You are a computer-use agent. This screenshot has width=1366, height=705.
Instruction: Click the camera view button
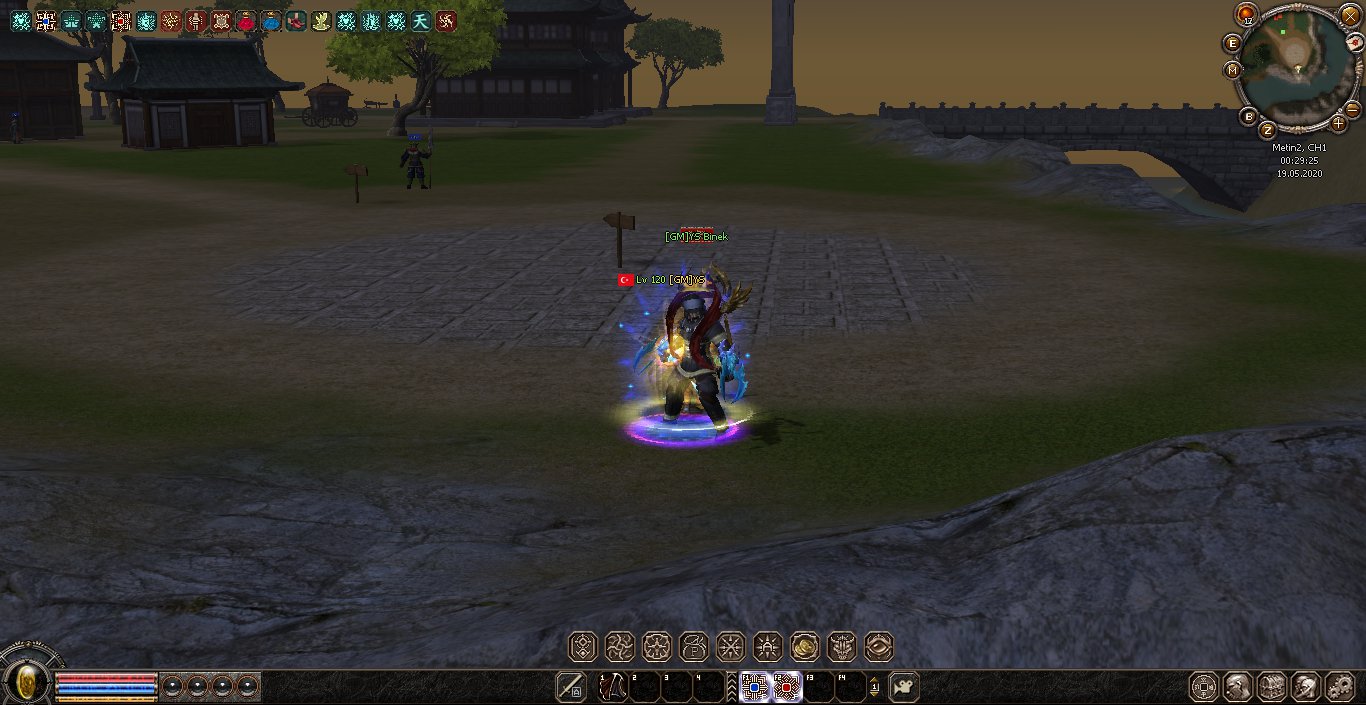904,687
